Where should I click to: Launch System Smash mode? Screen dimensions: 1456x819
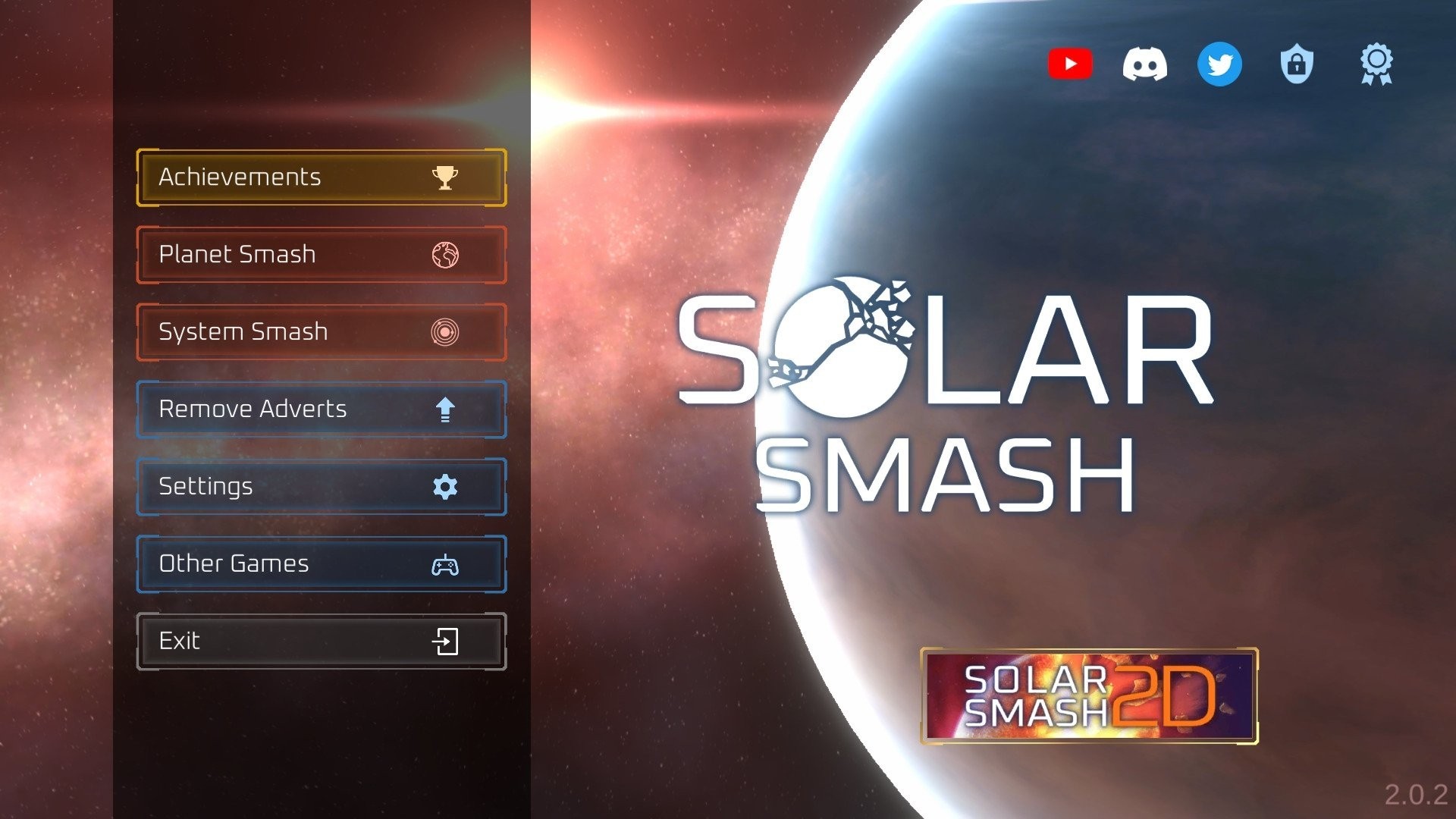(x=288, y=332)
